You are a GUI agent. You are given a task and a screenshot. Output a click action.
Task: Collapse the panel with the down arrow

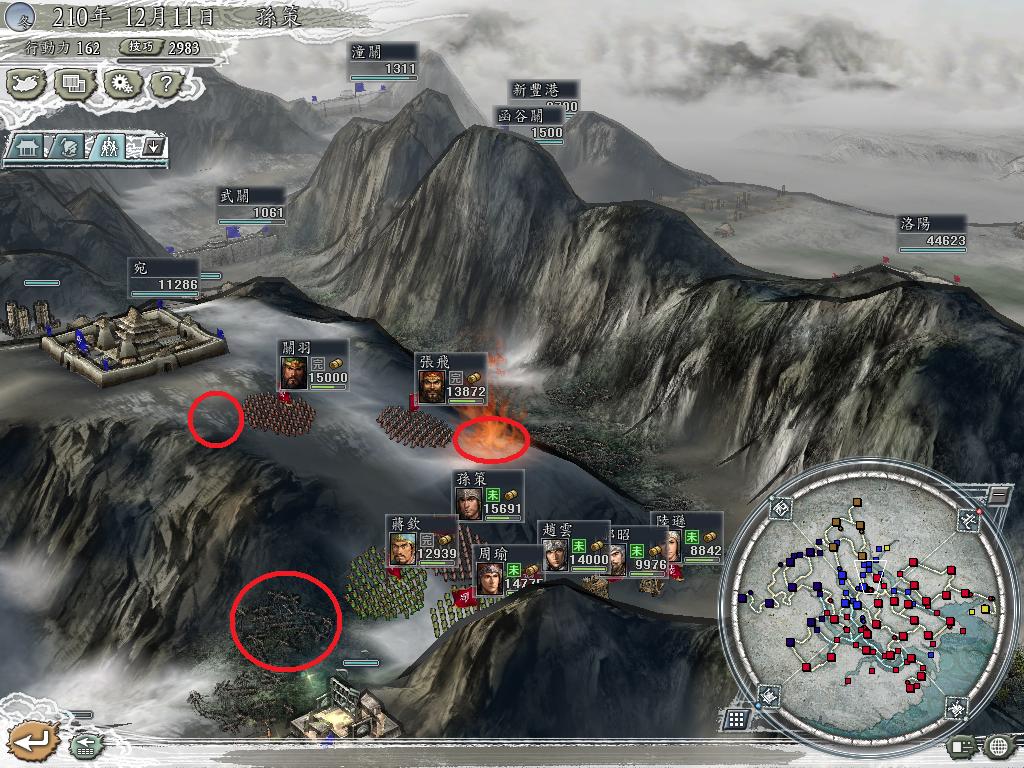[x=152, y=147]
